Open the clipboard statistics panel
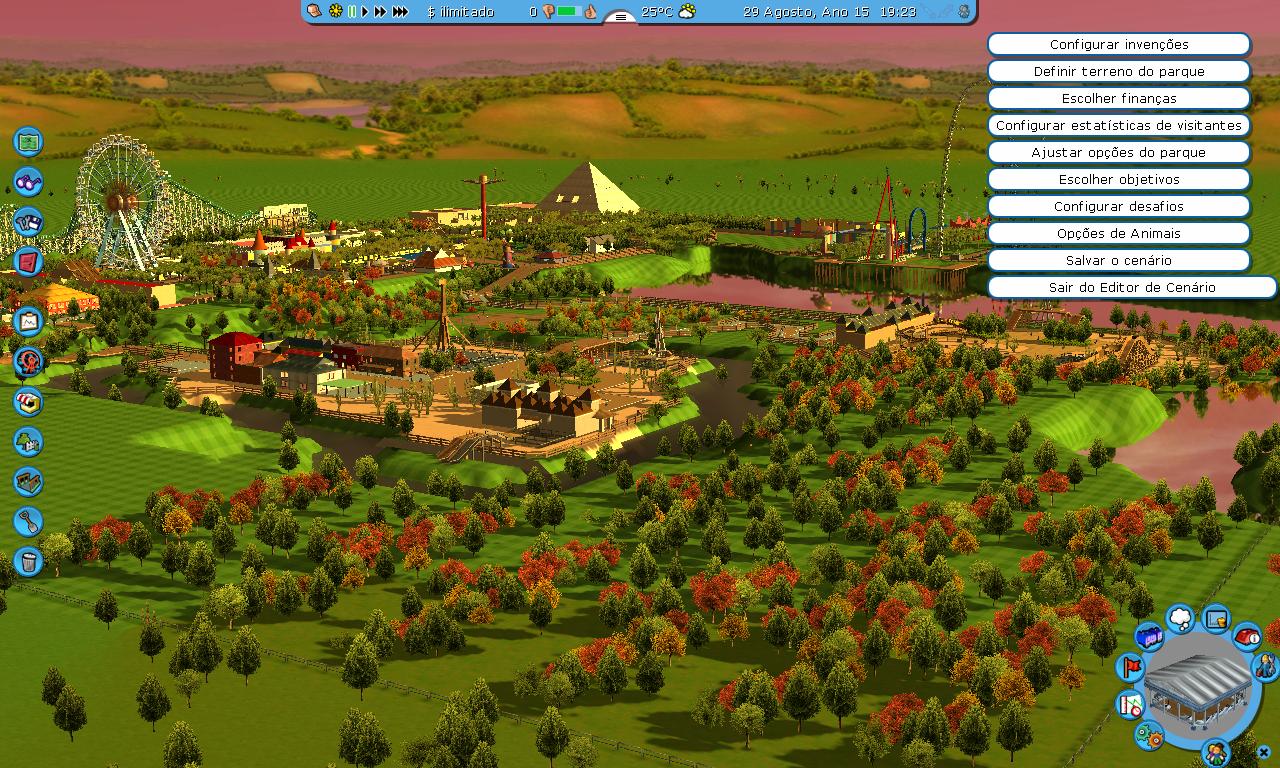 tap(28, 322)
